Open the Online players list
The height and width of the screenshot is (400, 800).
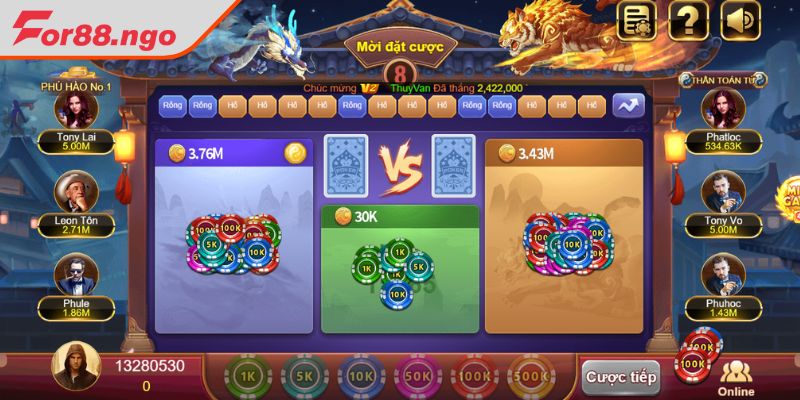click(x=738, y=378)
